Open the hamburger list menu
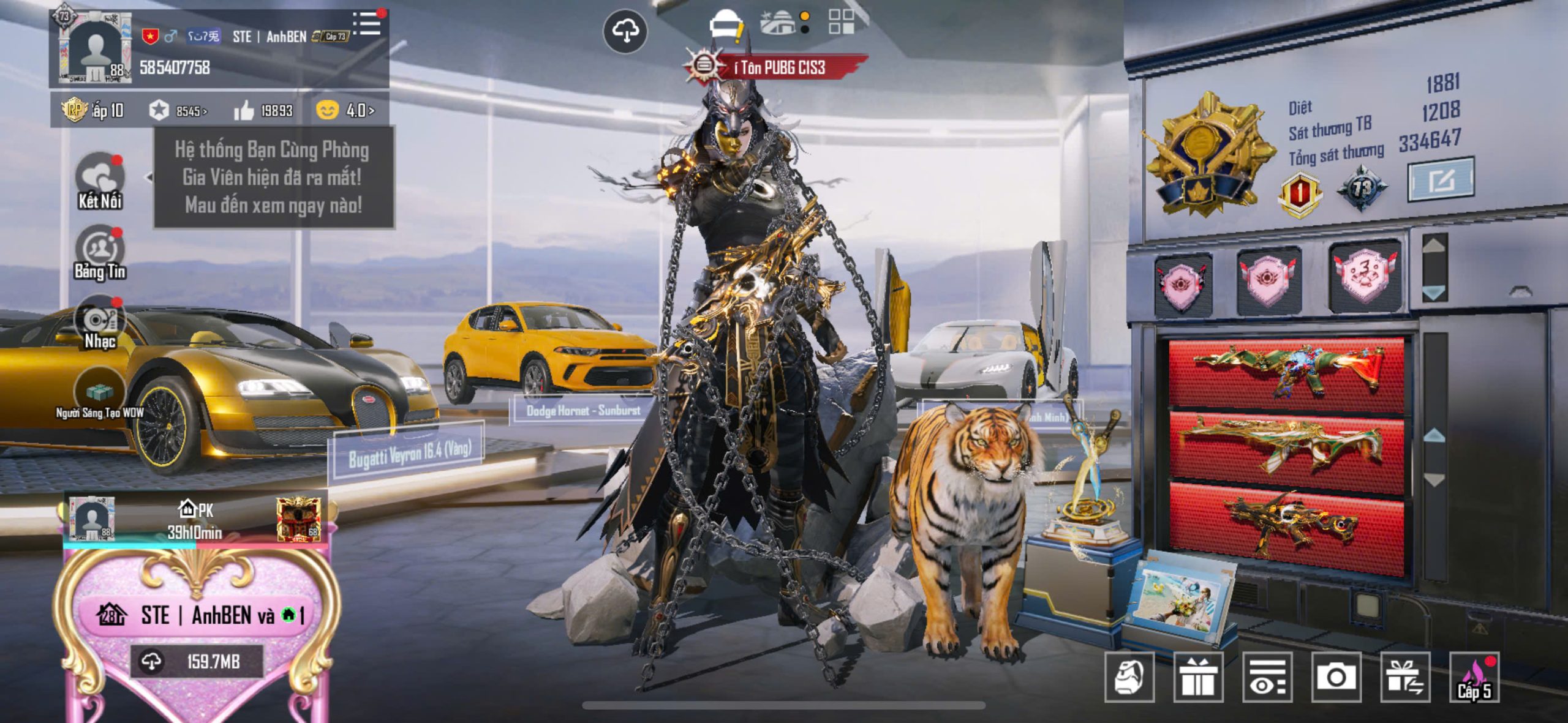Image resolution: width=1568 pixels, height=723 pixels. coord(367,23)
